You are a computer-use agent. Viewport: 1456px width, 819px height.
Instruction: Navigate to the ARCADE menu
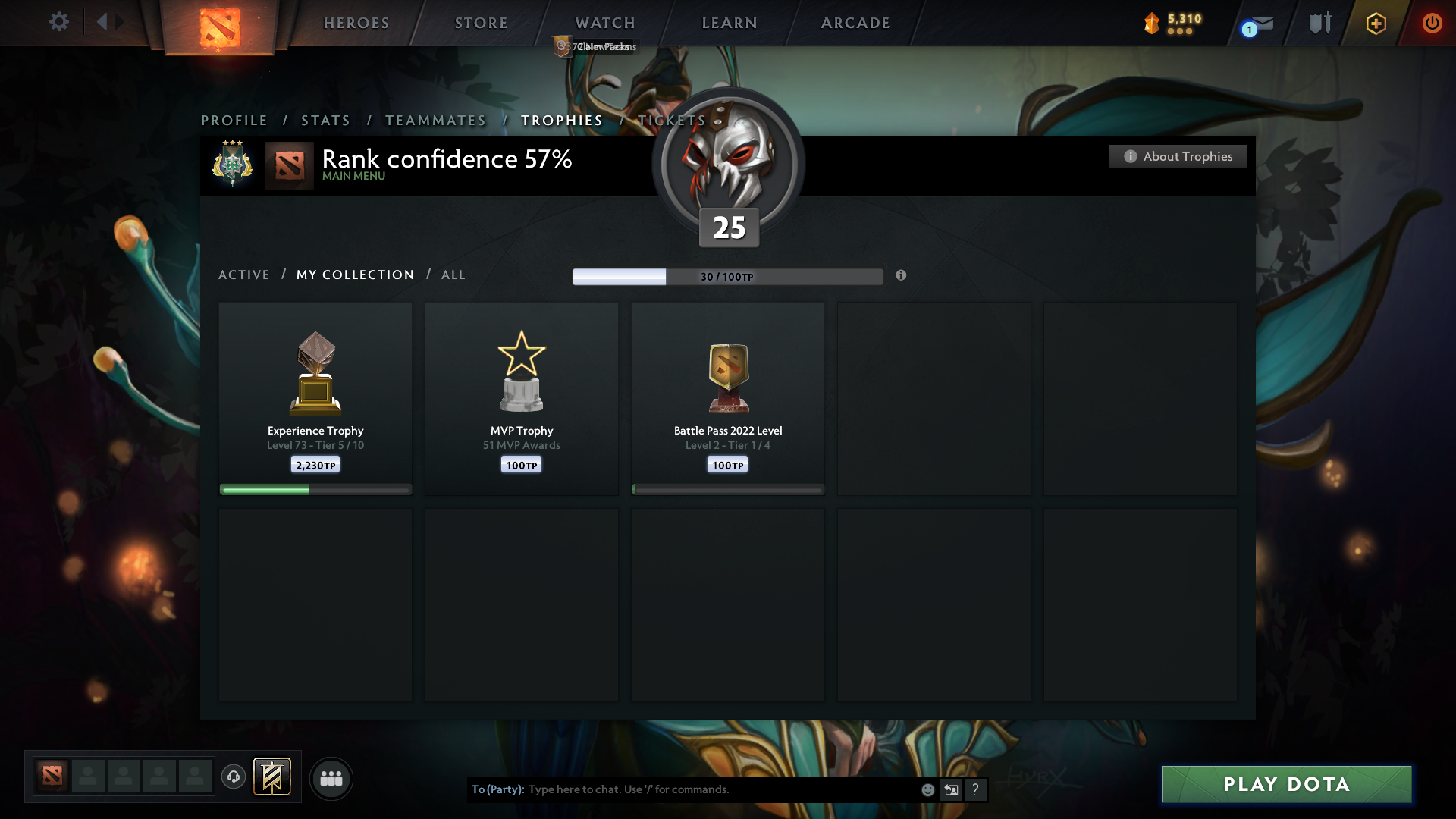[x=855, y=23]
